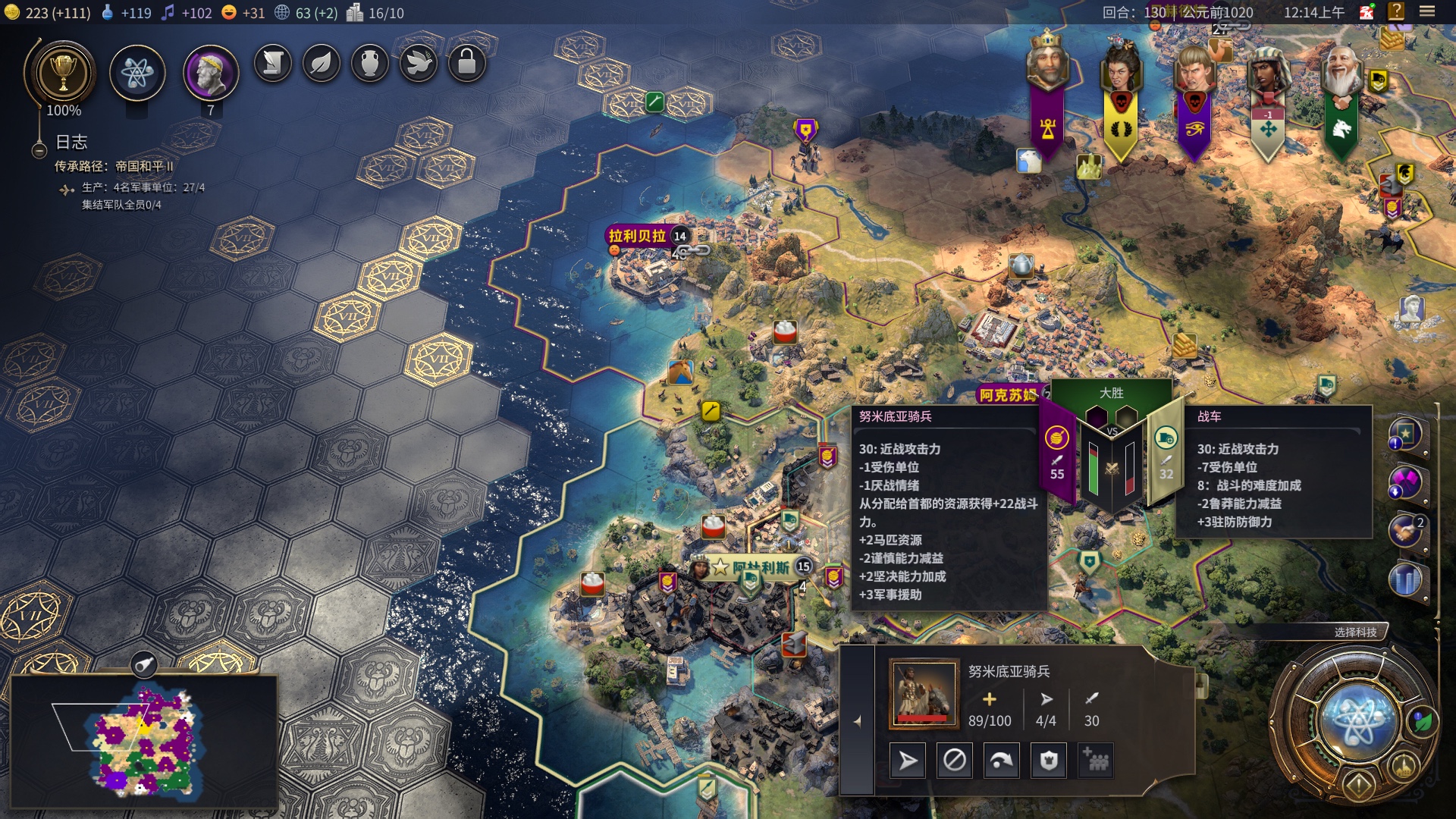Open the atom technology tree button
Image resolution: width=1456 pixels, height=819 pixels.
[x=137, y=74]
